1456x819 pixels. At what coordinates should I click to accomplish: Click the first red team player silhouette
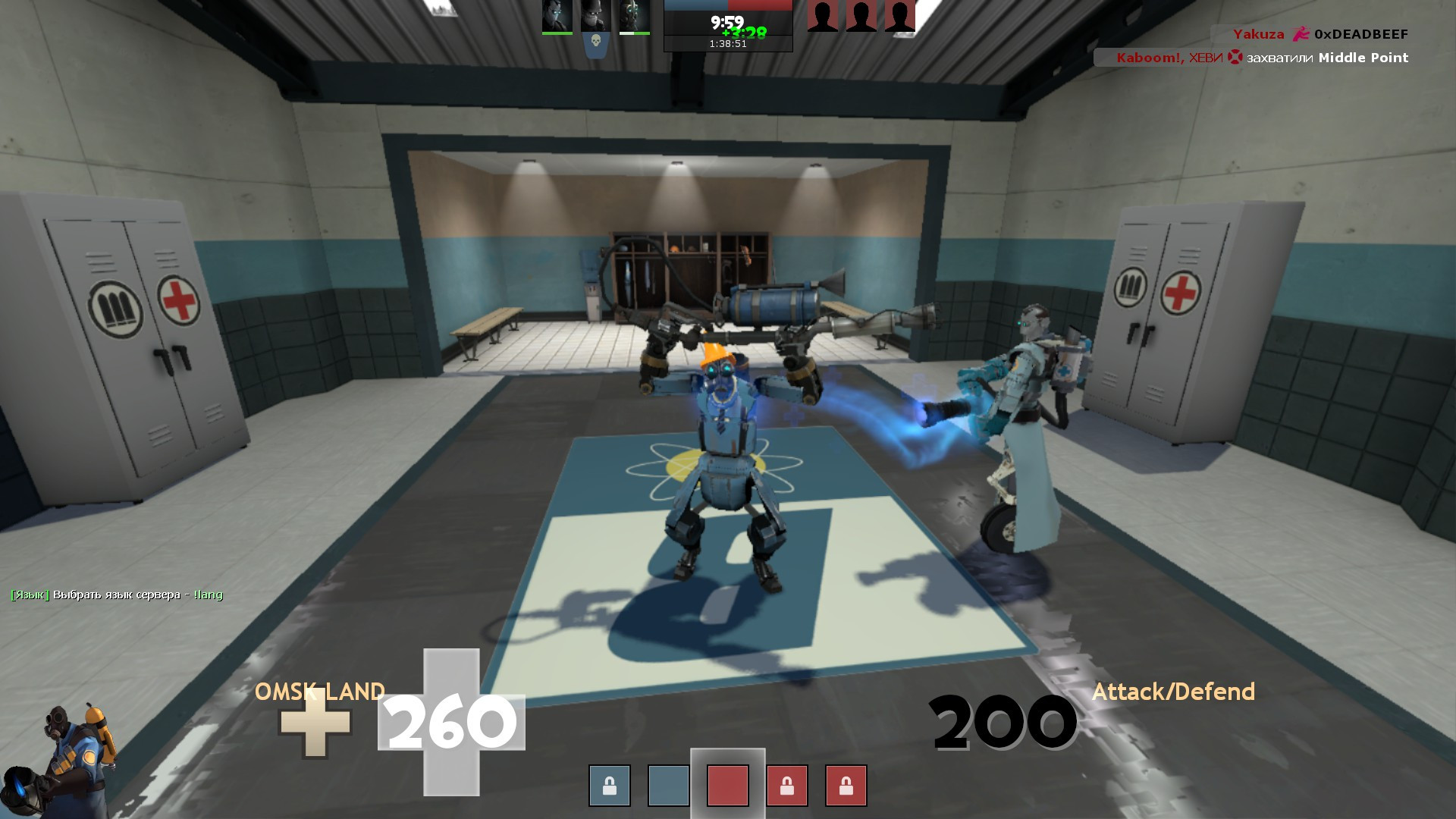pyautogui.click(x=823, y=14)
